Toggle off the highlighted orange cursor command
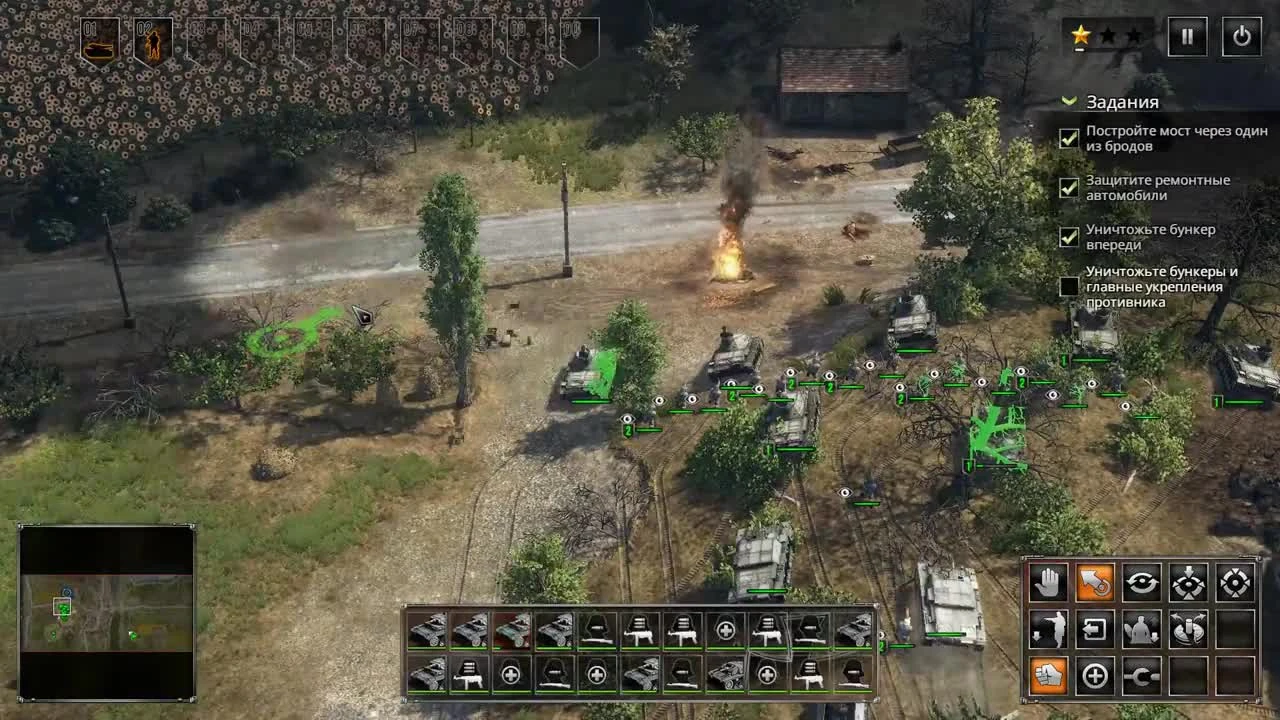 [x=1095, y=583]
